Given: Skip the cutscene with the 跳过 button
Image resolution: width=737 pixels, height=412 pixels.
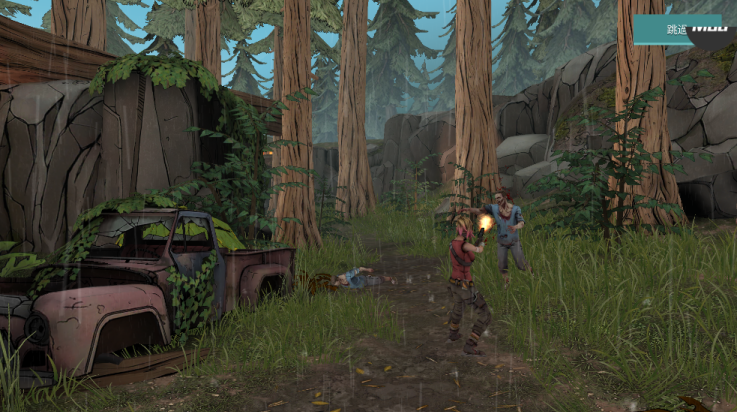Looking at the screenshot, I should click(680, 29).
